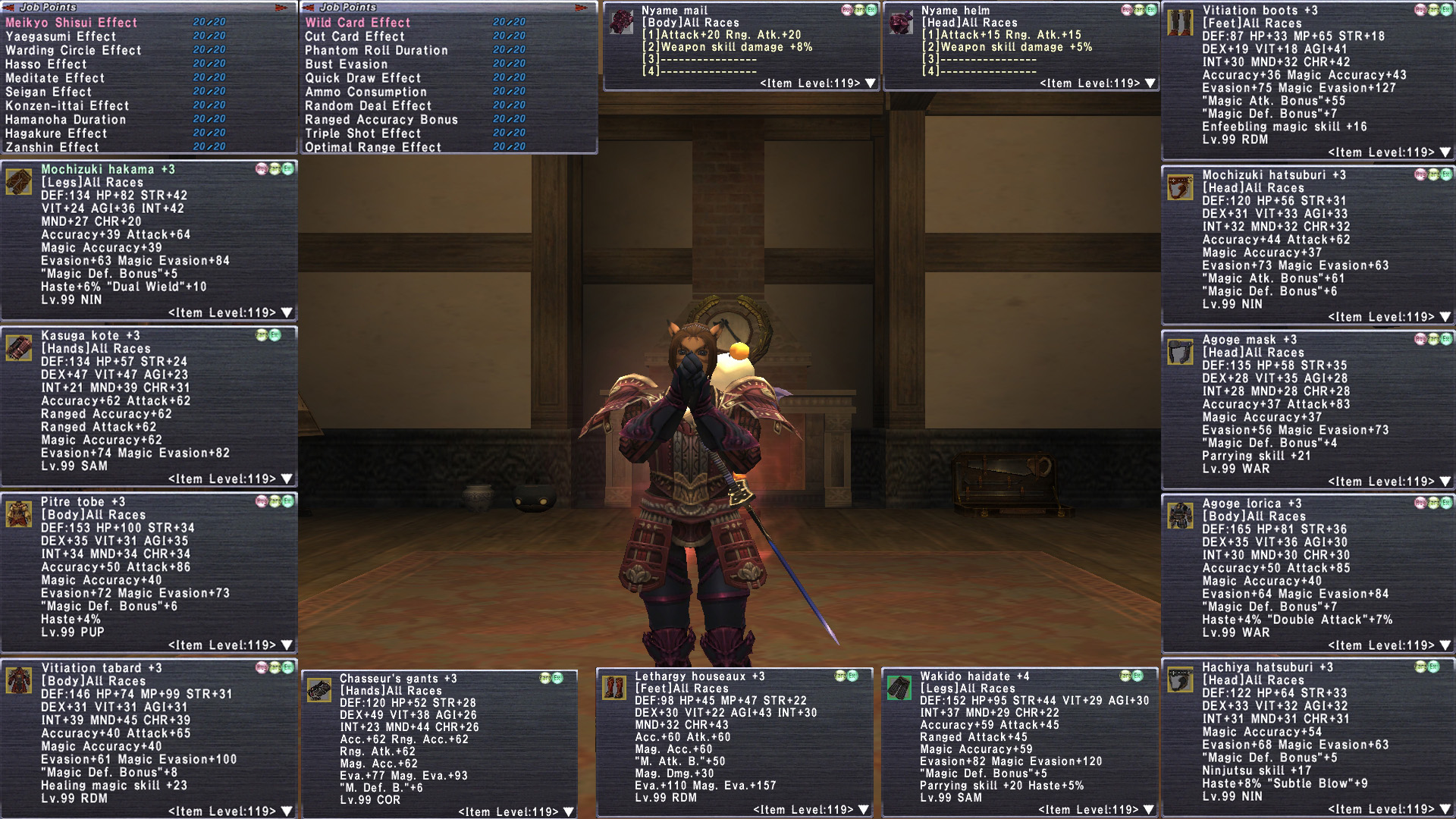This screenshot has height=819, width=1456.
Task: Click the Wakido haidate +4 icon
Action: (899, 689)
